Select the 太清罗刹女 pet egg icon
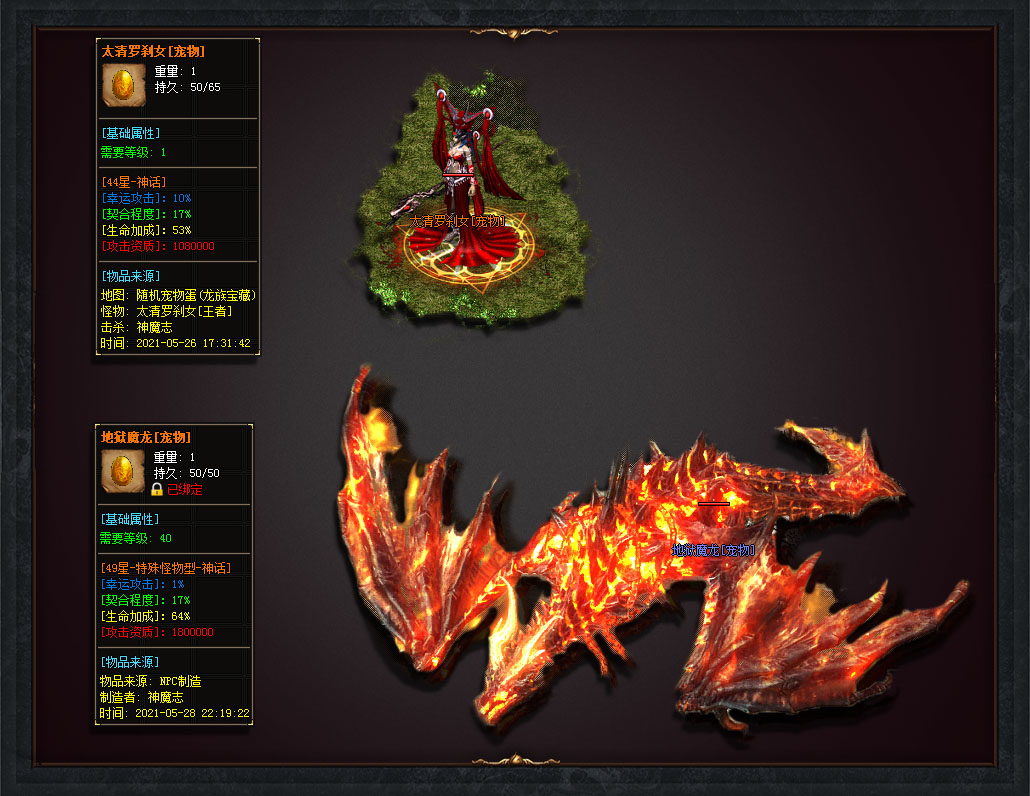The width and height of the screenshot is (1030, 796). [x=124, y=84]
